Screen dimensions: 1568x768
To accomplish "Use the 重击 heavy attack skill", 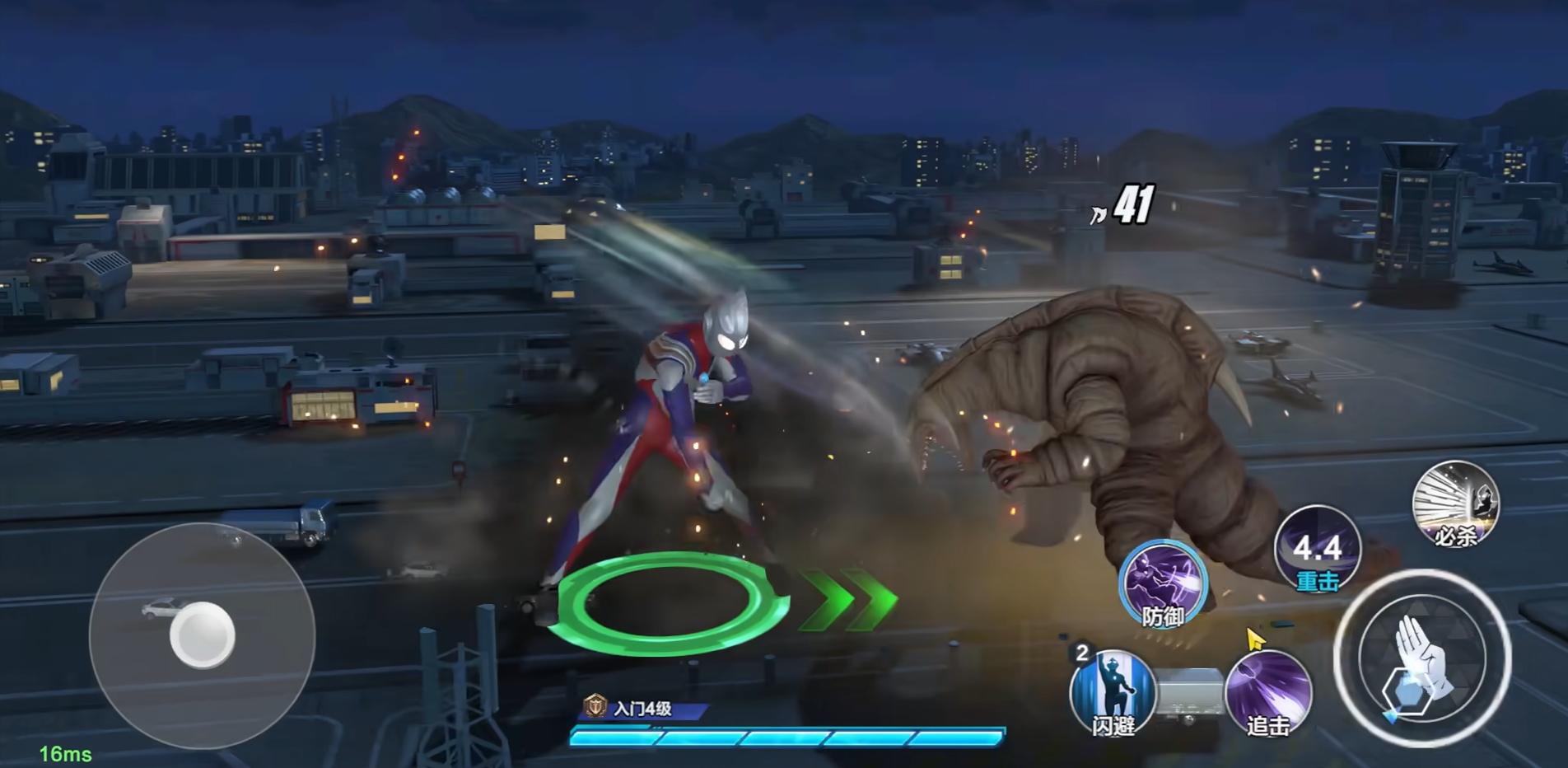I will click(x=1317, y=550).
